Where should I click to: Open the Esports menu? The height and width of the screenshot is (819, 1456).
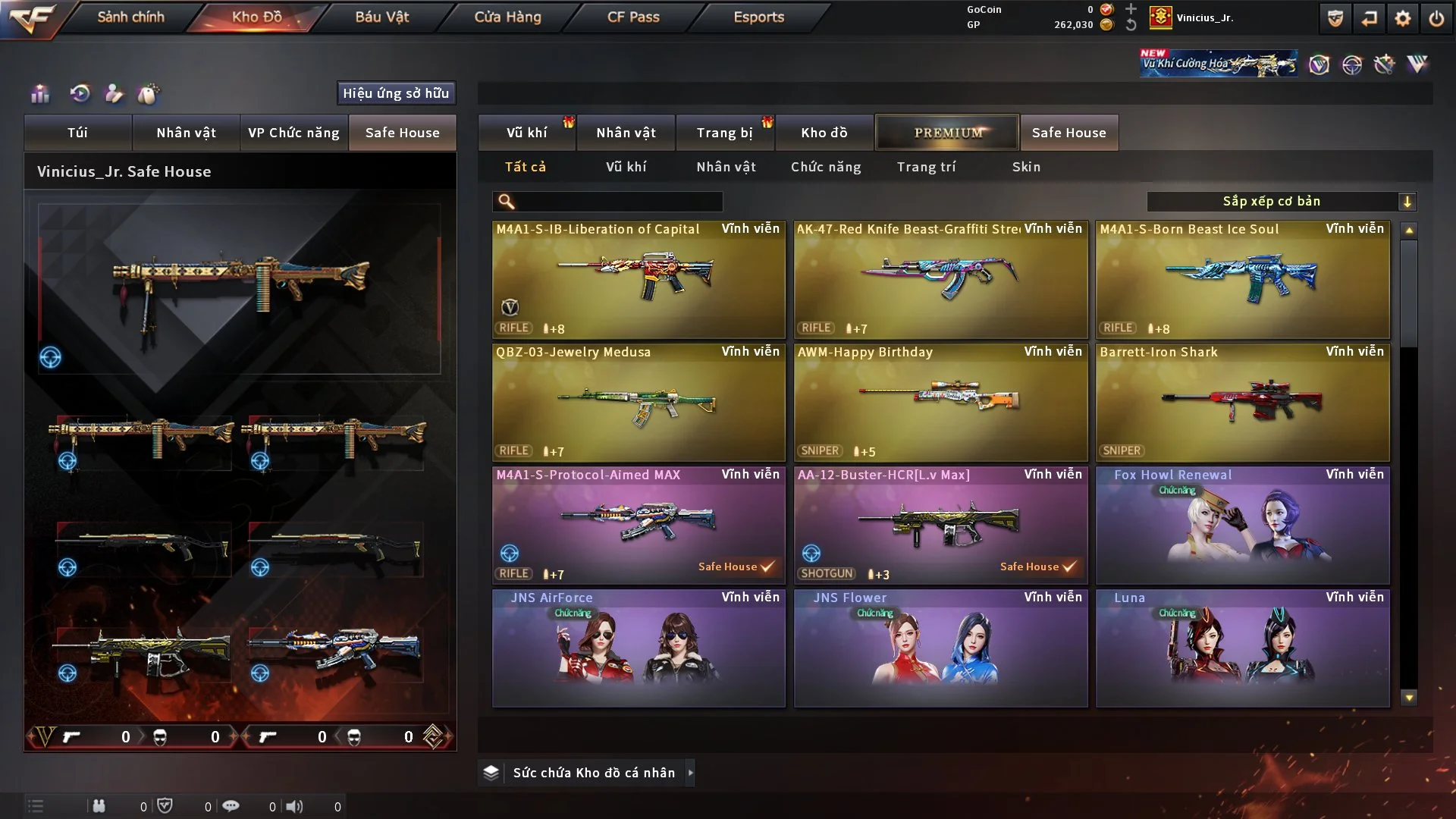point(758,17)
